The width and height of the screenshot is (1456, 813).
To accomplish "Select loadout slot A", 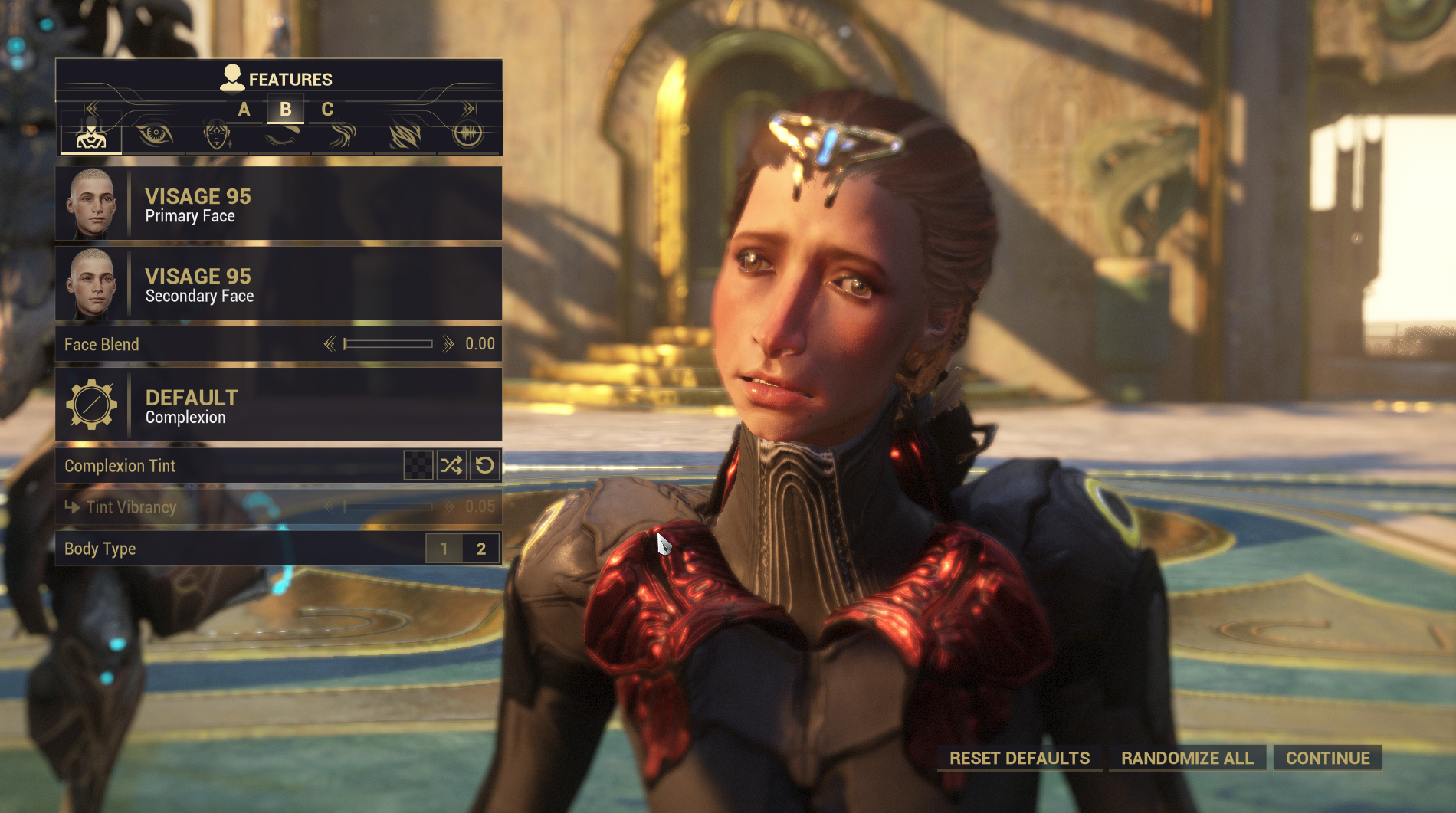I will 244,110.
